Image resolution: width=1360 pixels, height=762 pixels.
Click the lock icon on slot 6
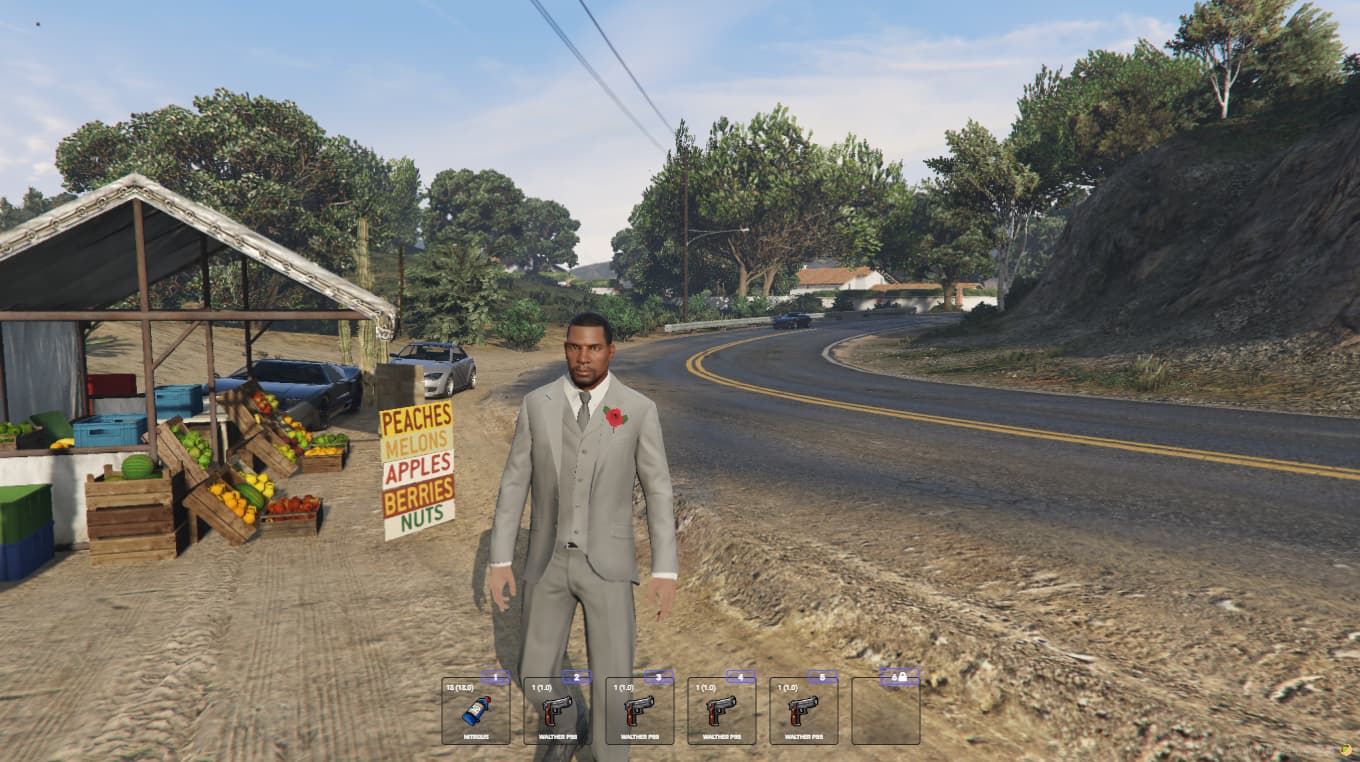pyautogui.click(x=903, y=676)
